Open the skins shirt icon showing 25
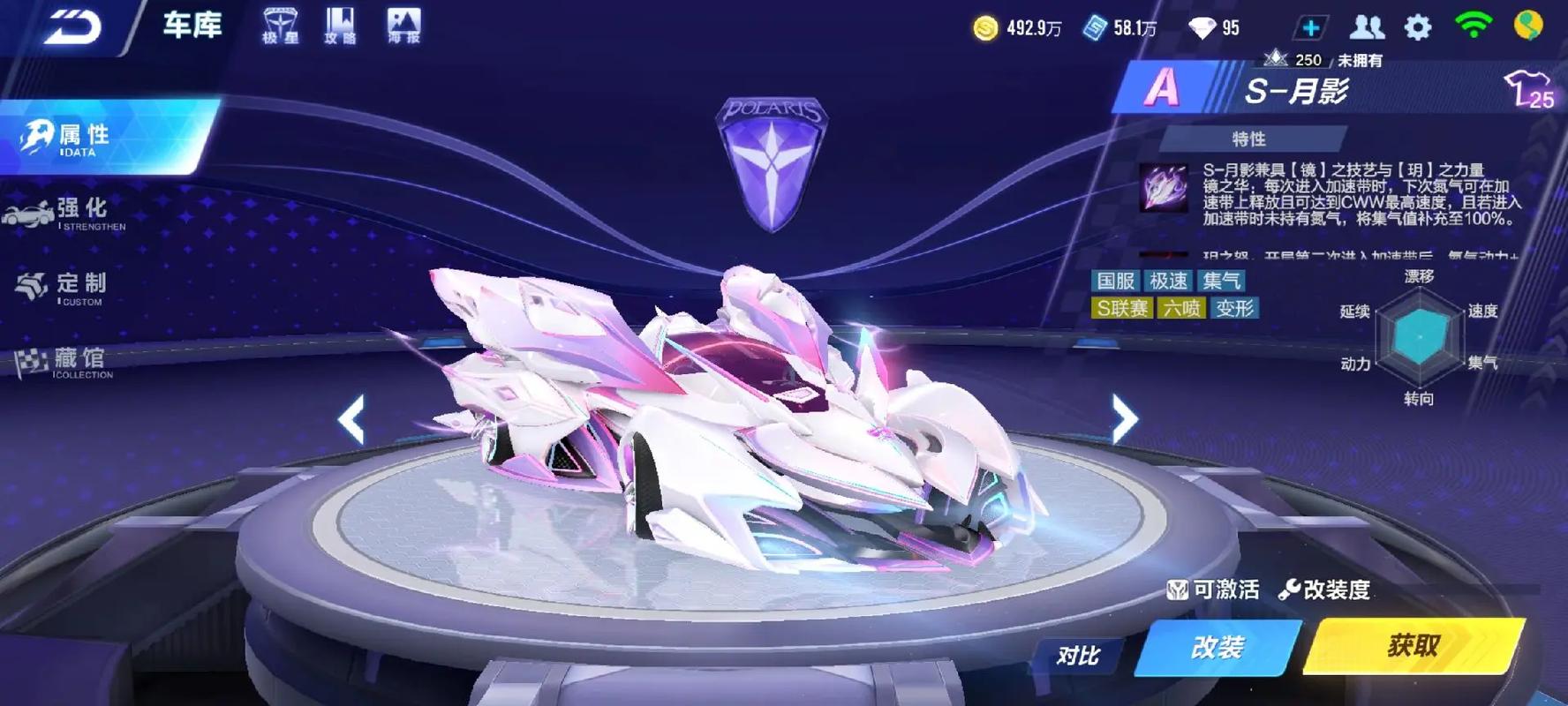Screen dimensions: 1568x706 coord(1528,89)
